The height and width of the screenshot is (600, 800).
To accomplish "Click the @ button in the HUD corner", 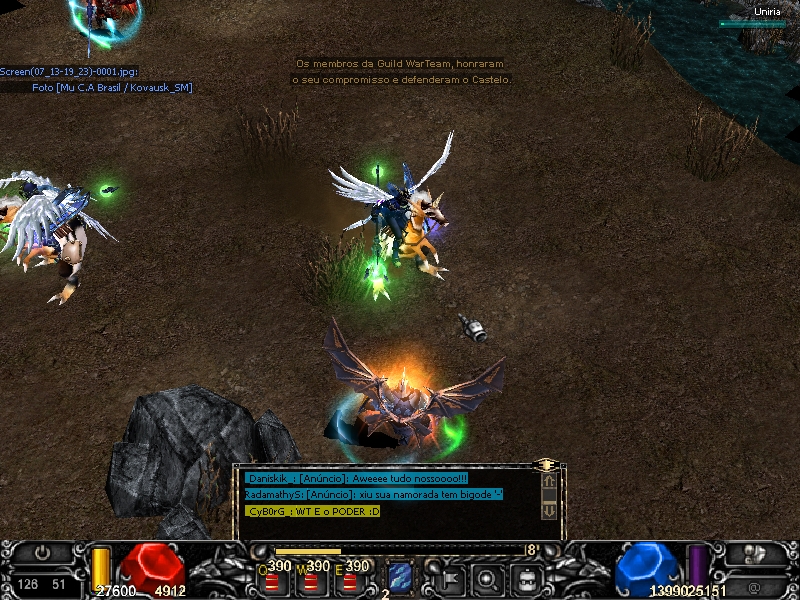I will (752, 584).
